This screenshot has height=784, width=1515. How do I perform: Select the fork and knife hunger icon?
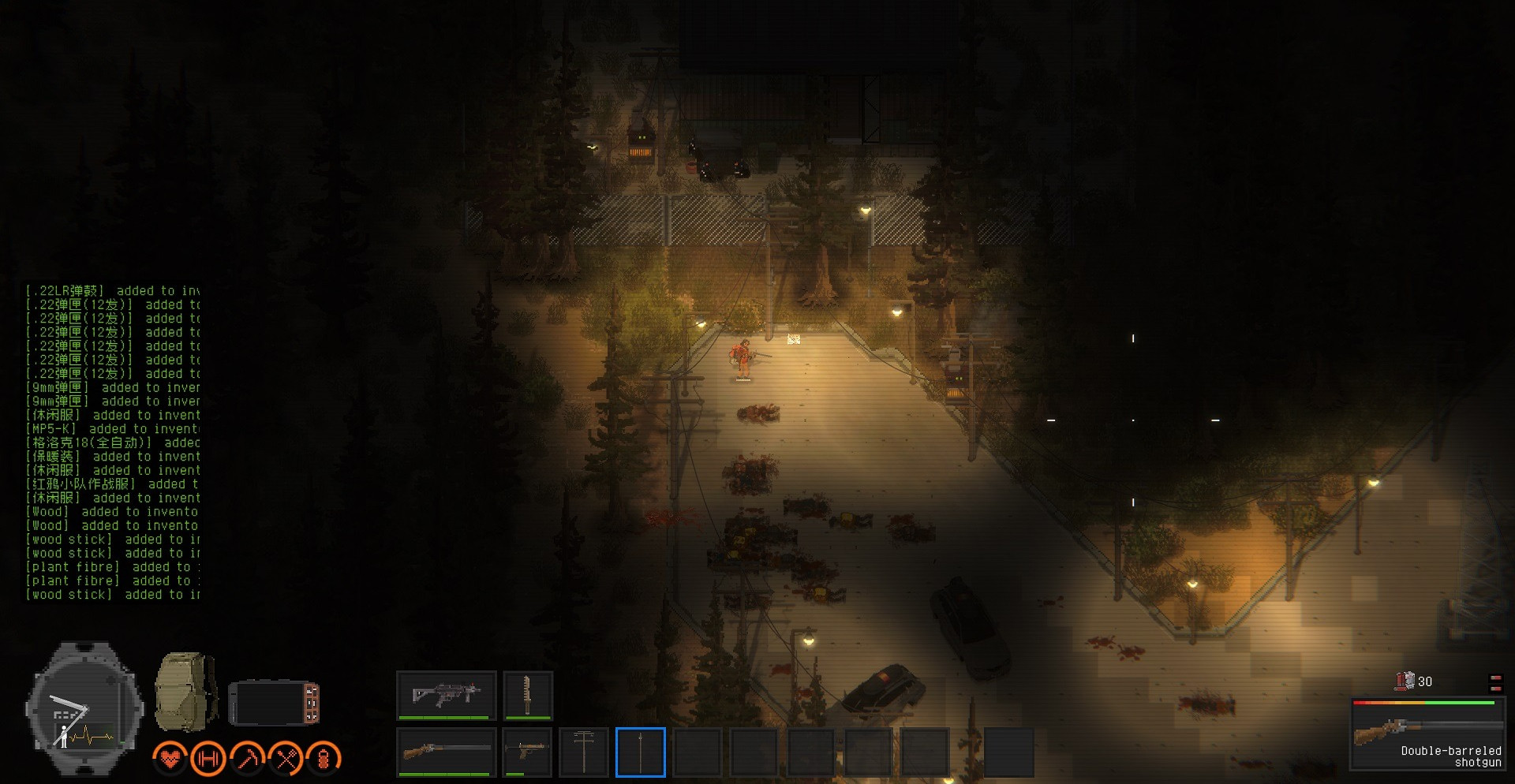286,759
